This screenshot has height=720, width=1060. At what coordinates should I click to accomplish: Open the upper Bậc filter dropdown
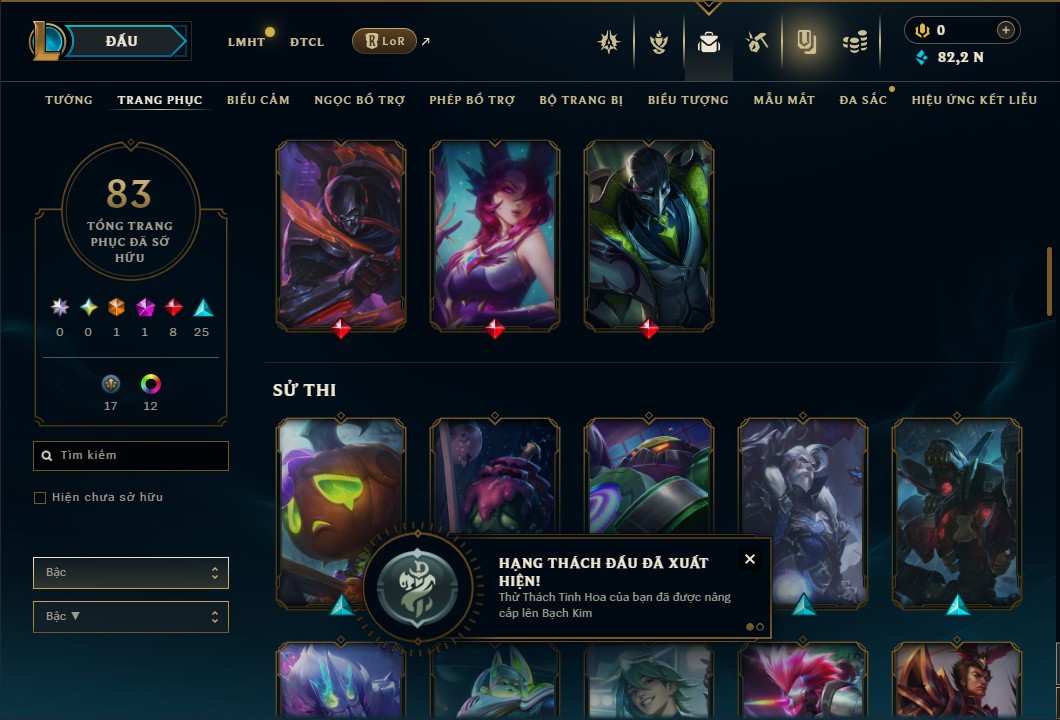pyautogui.click(x=130, y=573)
